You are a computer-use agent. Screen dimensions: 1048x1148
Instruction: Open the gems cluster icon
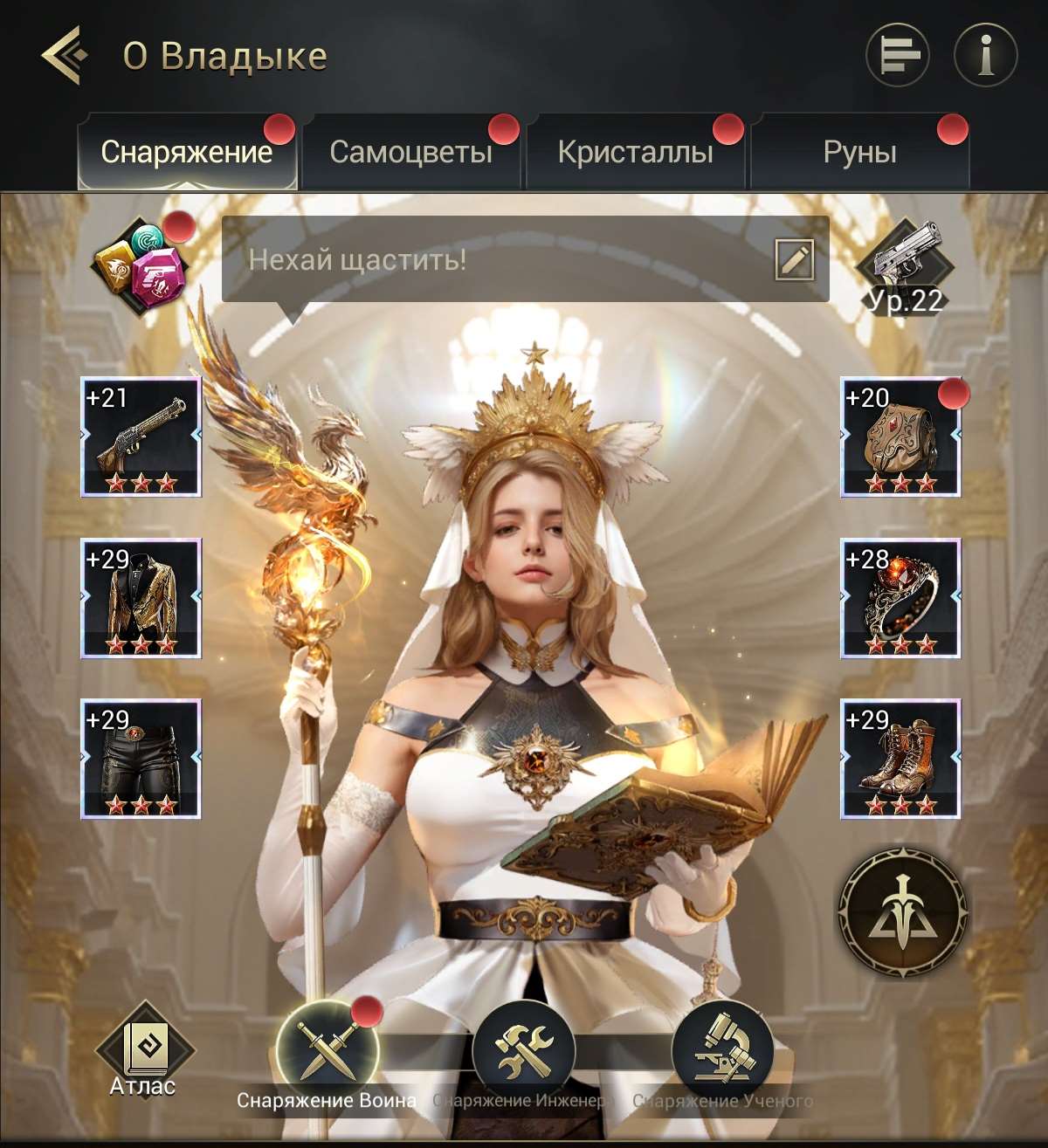140,264
